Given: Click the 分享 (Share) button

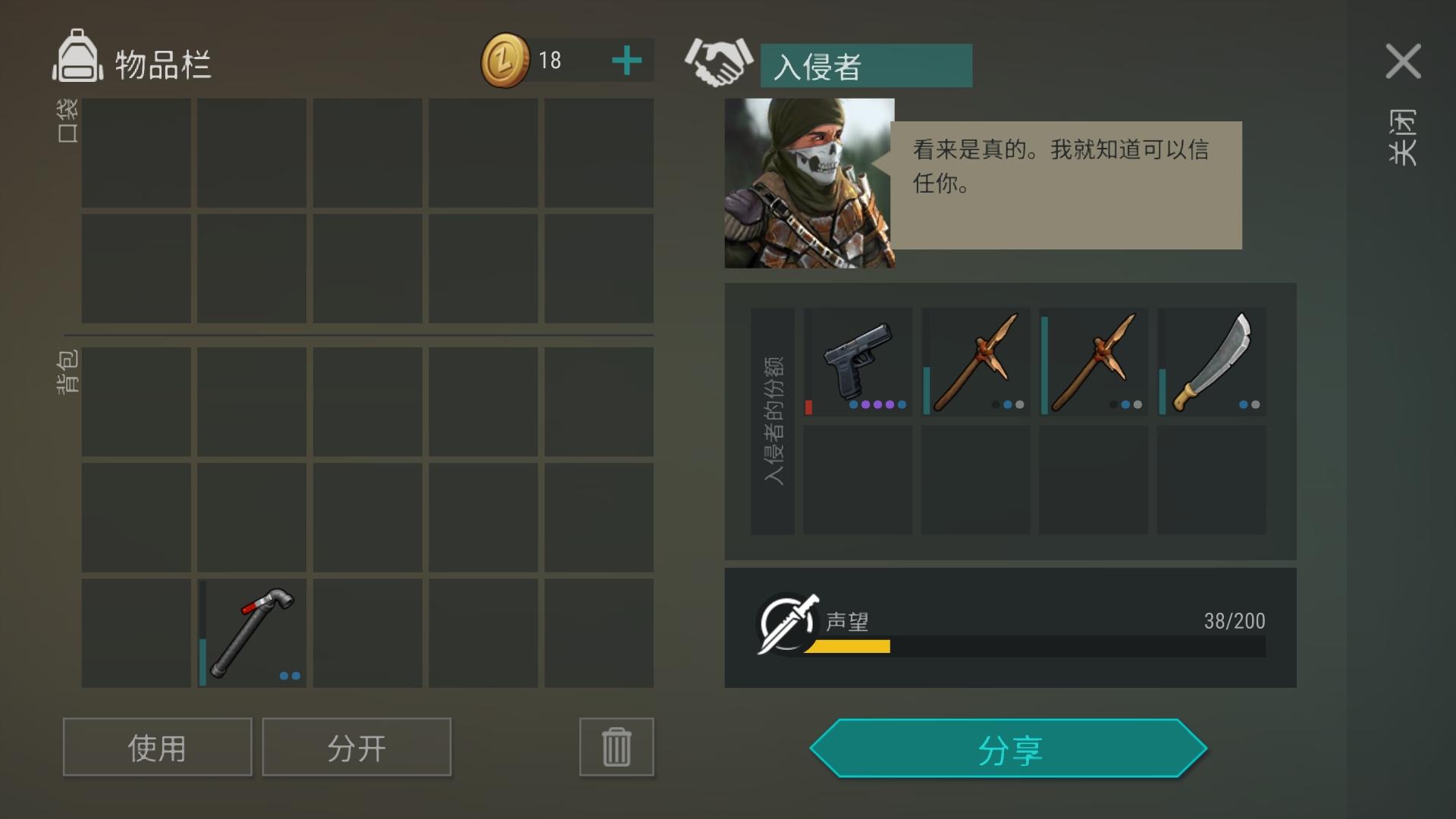Looking at the screenshot, I should click(1009, 748).
